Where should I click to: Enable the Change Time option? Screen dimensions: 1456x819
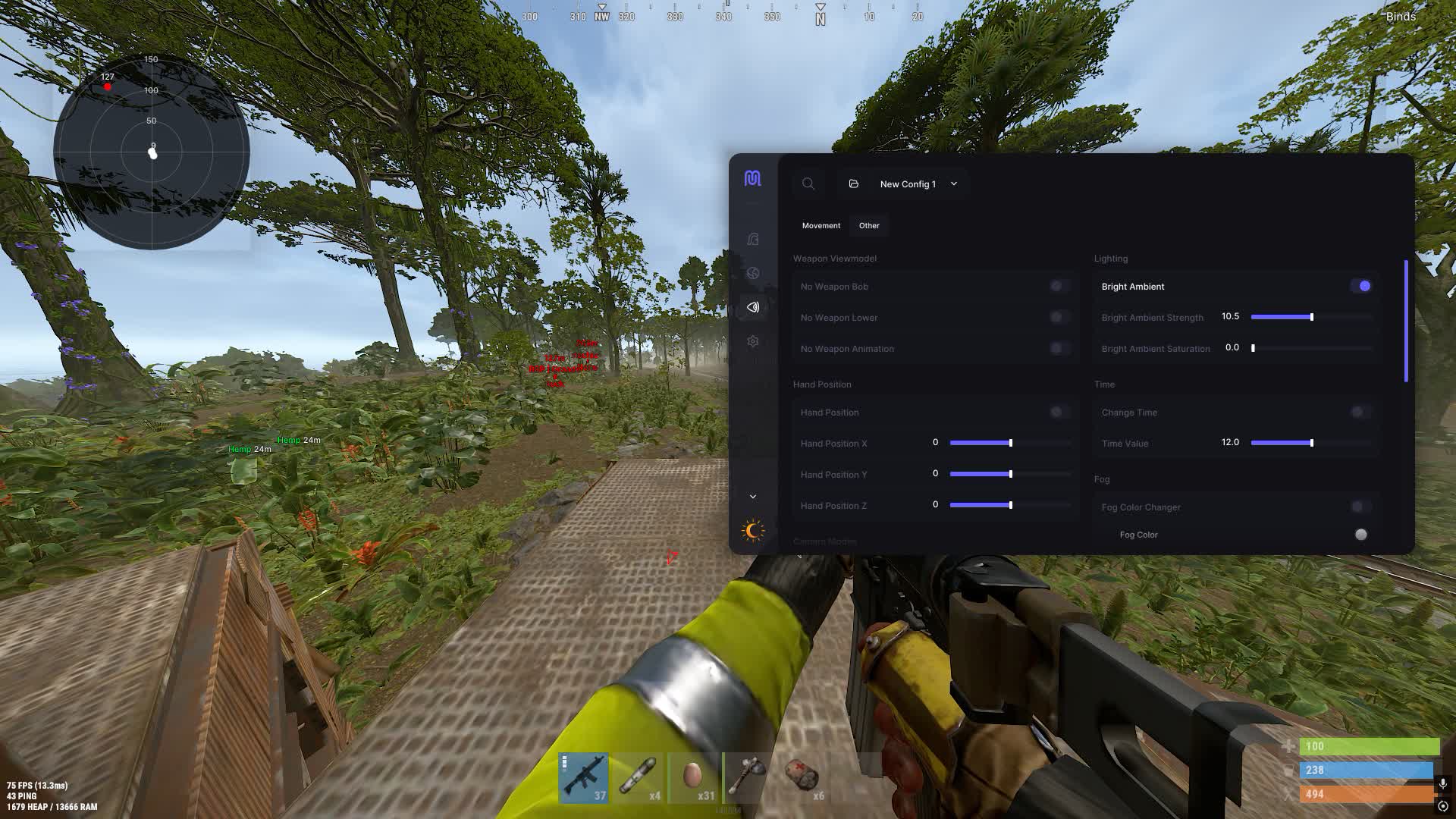[x=1357, y=412]
